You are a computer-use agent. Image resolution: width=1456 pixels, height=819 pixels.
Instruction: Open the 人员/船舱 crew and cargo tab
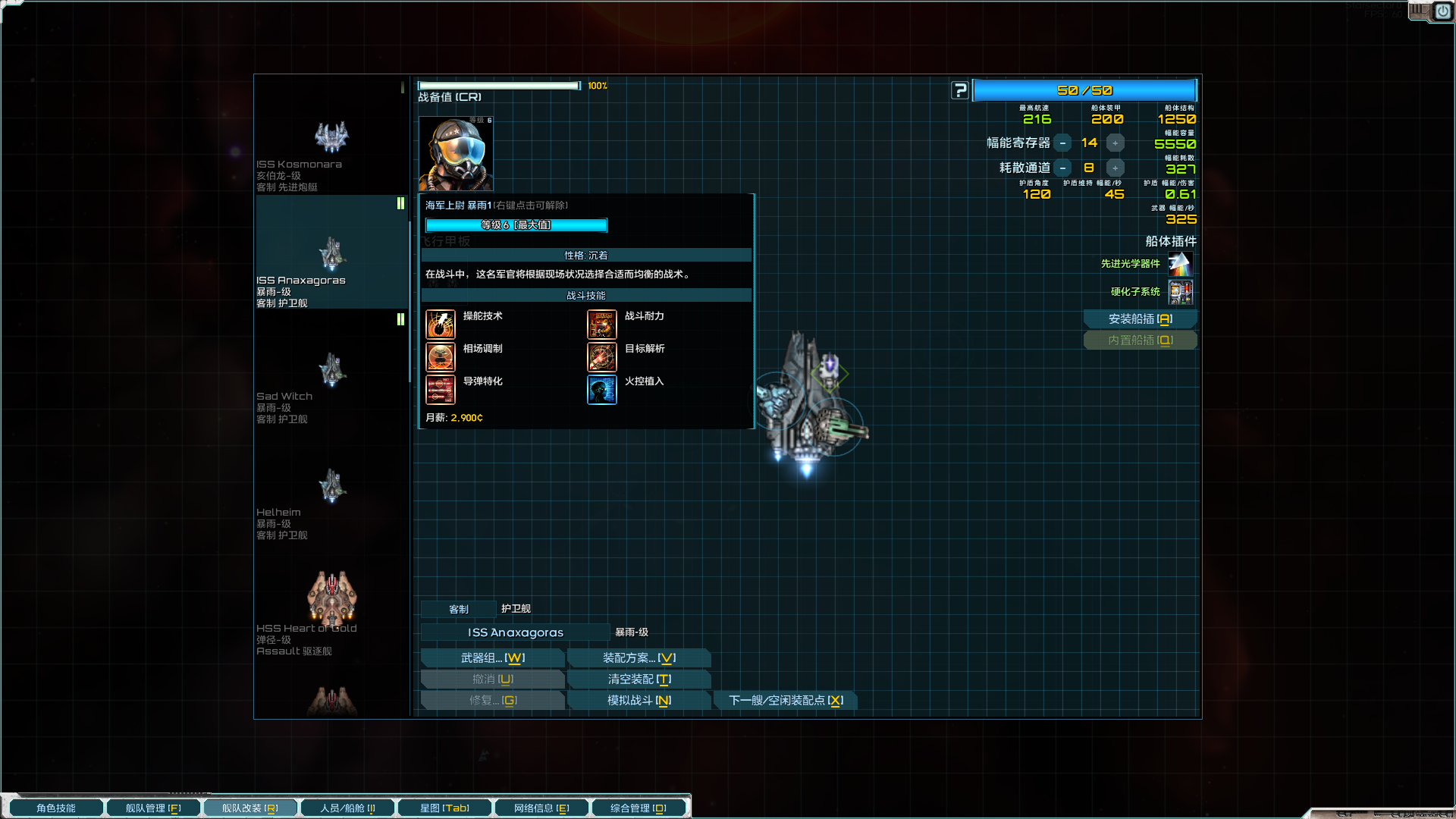pos(347,808)
